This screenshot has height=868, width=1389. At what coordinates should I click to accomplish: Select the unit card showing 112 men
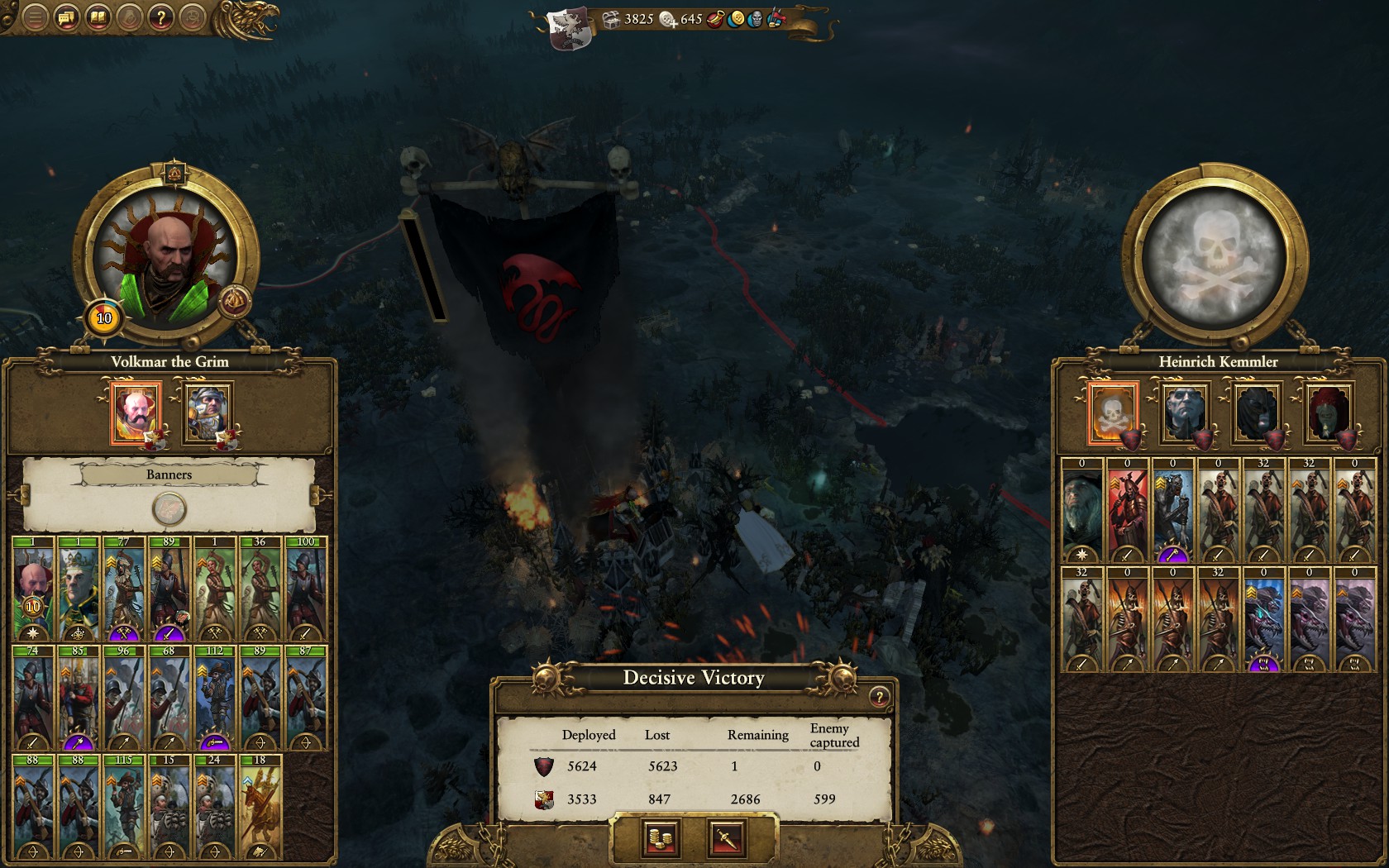215,699
